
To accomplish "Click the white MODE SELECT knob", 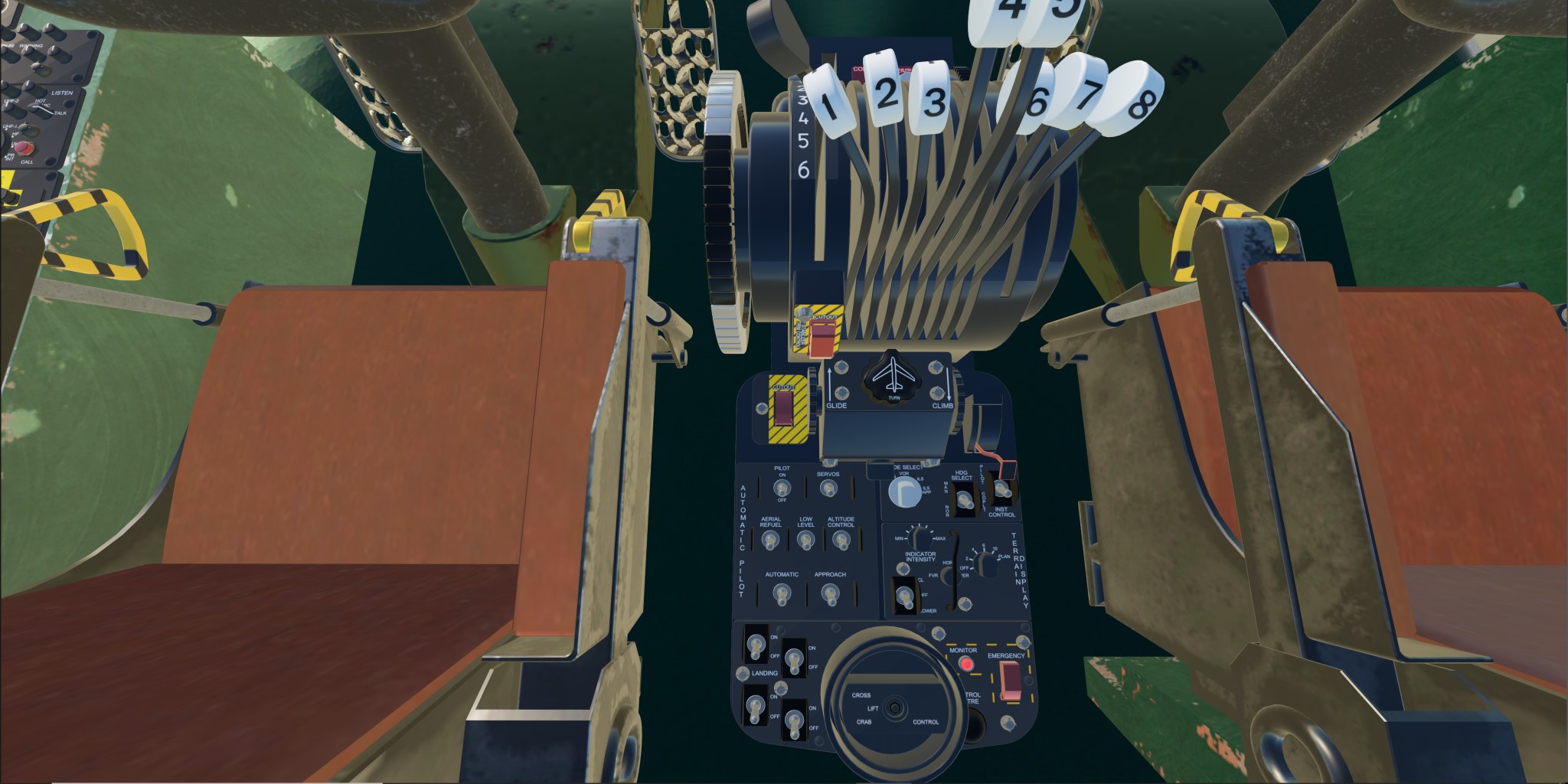I will coord(905,491).
